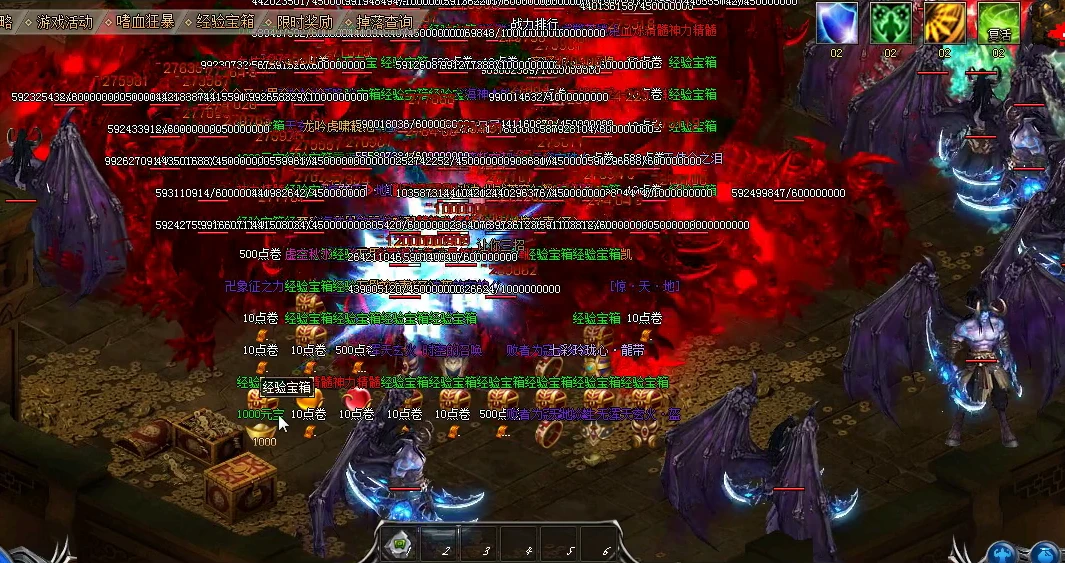Open the 限时奖励 menu

tap(305, 21)
